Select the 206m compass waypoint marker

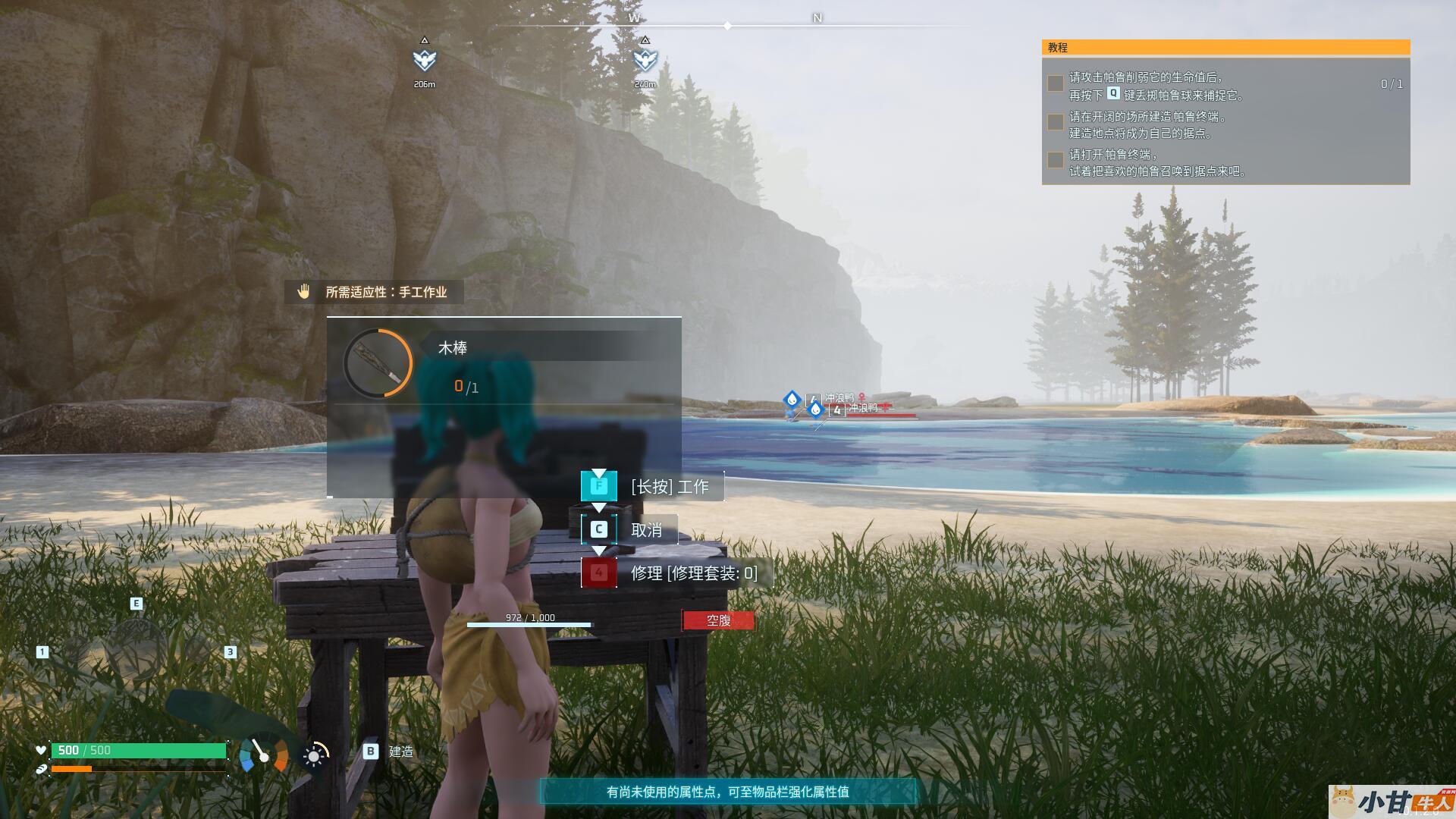click(x=425, y=60)
